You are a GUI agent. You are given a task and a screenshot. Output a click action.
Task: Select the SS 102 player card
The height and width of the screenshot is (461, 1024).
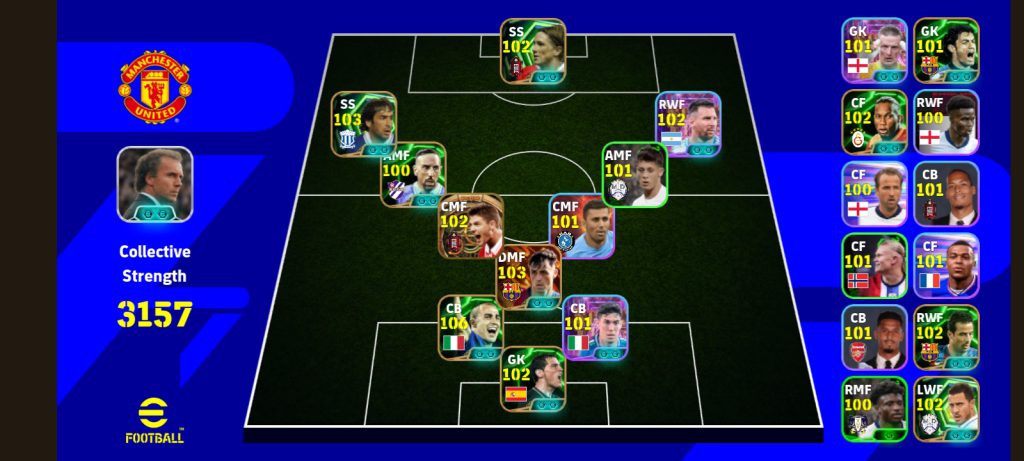click(533, 51)
